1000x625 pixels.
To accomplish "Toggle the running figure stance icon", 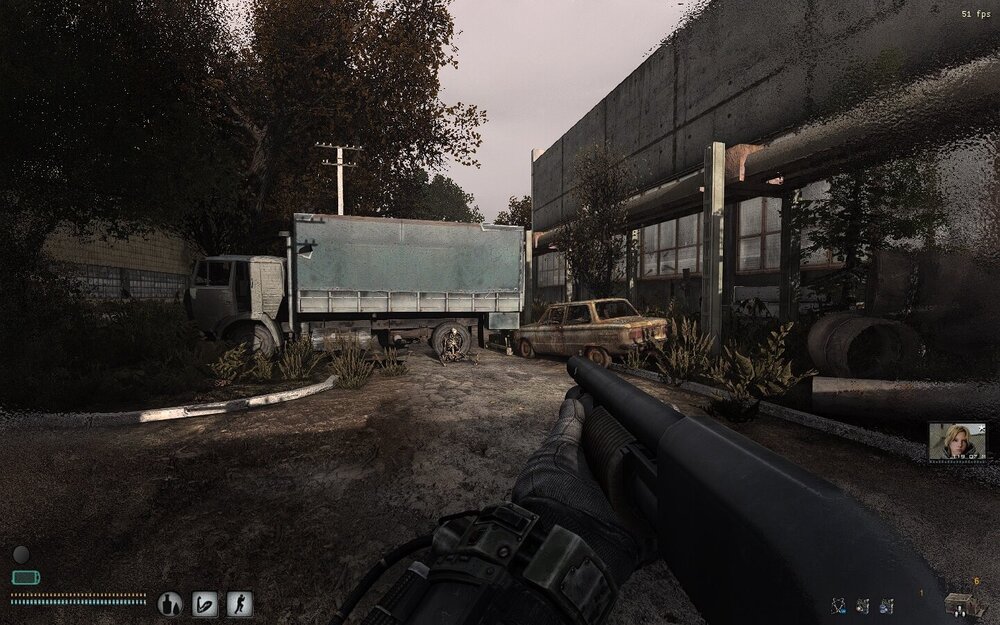I will [x=239, y=603].
